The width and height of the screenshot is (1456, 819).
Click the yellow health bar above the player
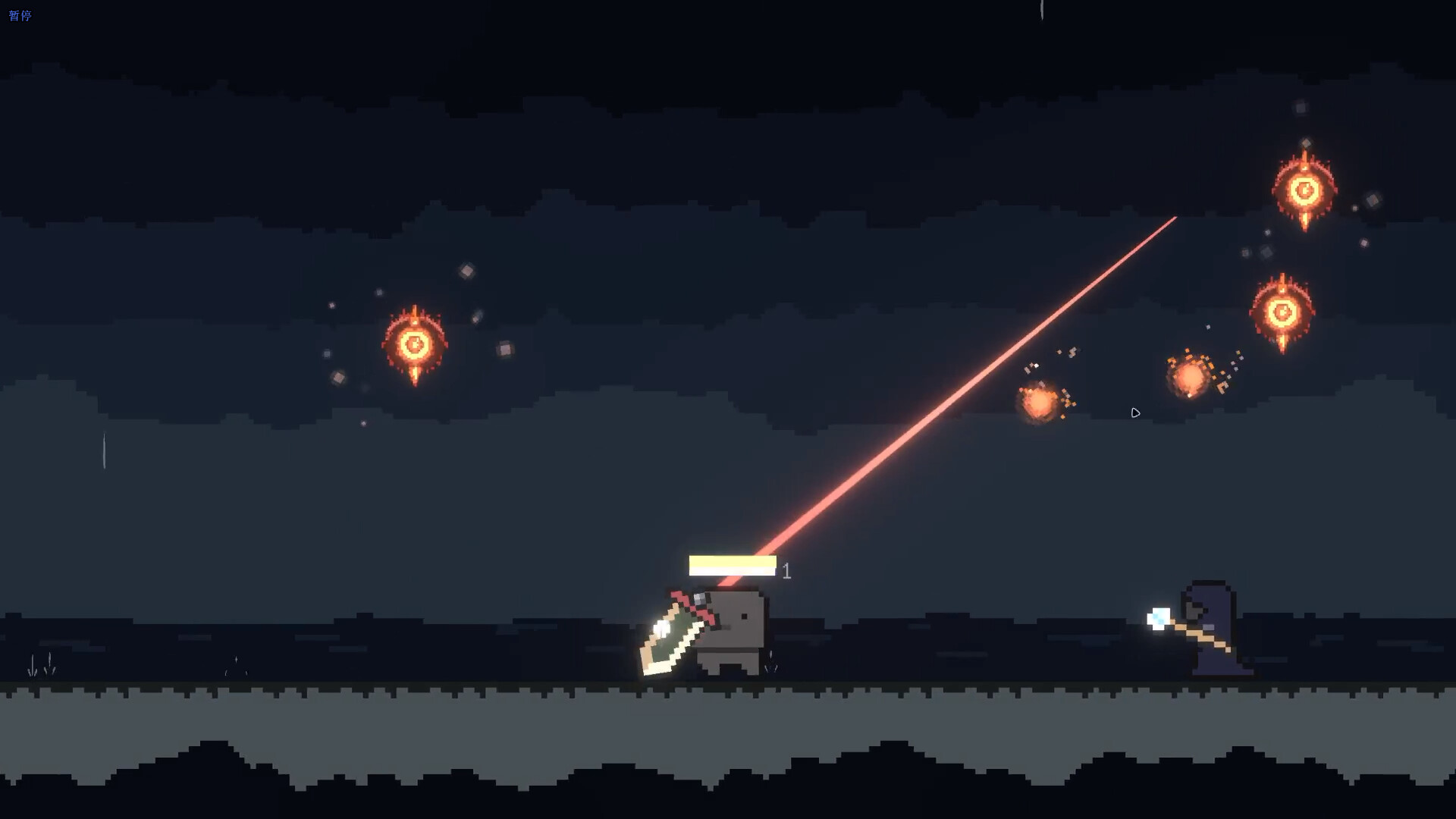730,566
